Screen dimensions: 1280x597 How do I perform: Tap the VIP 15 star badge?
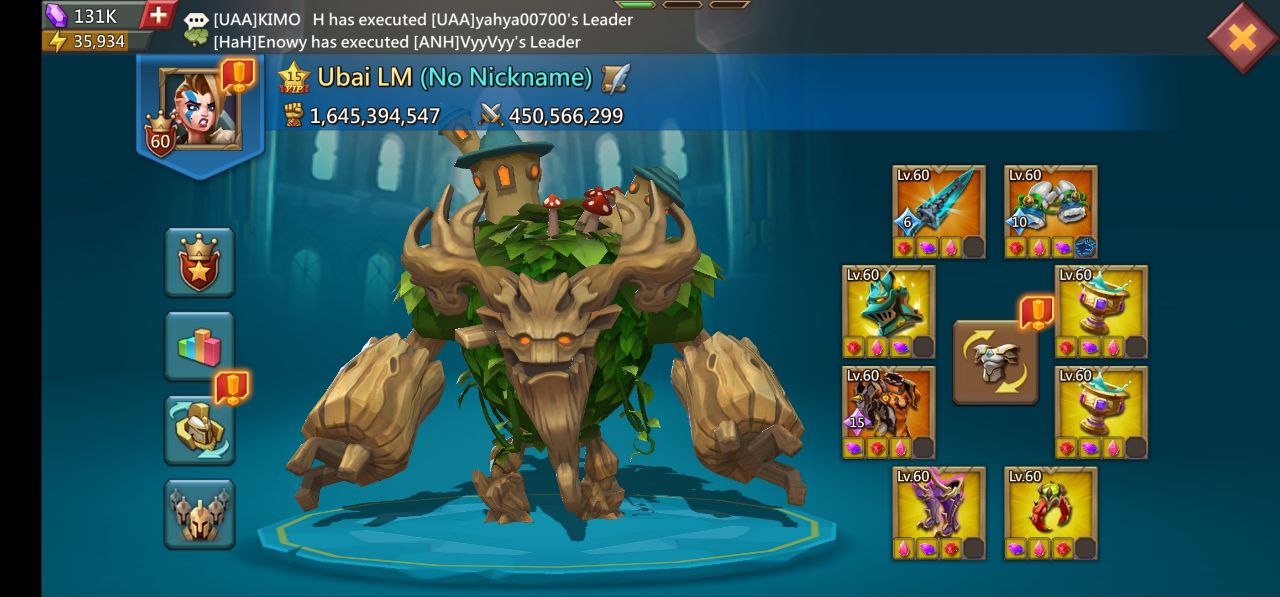point(294,78)
